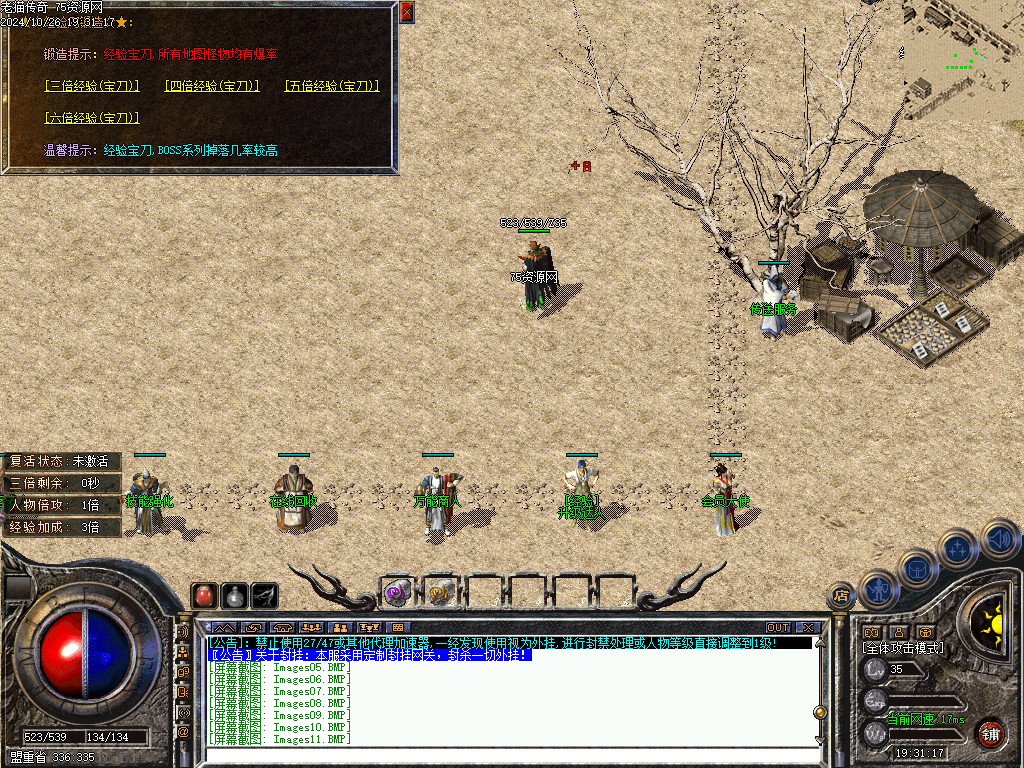Choose the 三倍经验(宝刀) option
Viewport: 1024px width, 768px height.
coord(92,86)
